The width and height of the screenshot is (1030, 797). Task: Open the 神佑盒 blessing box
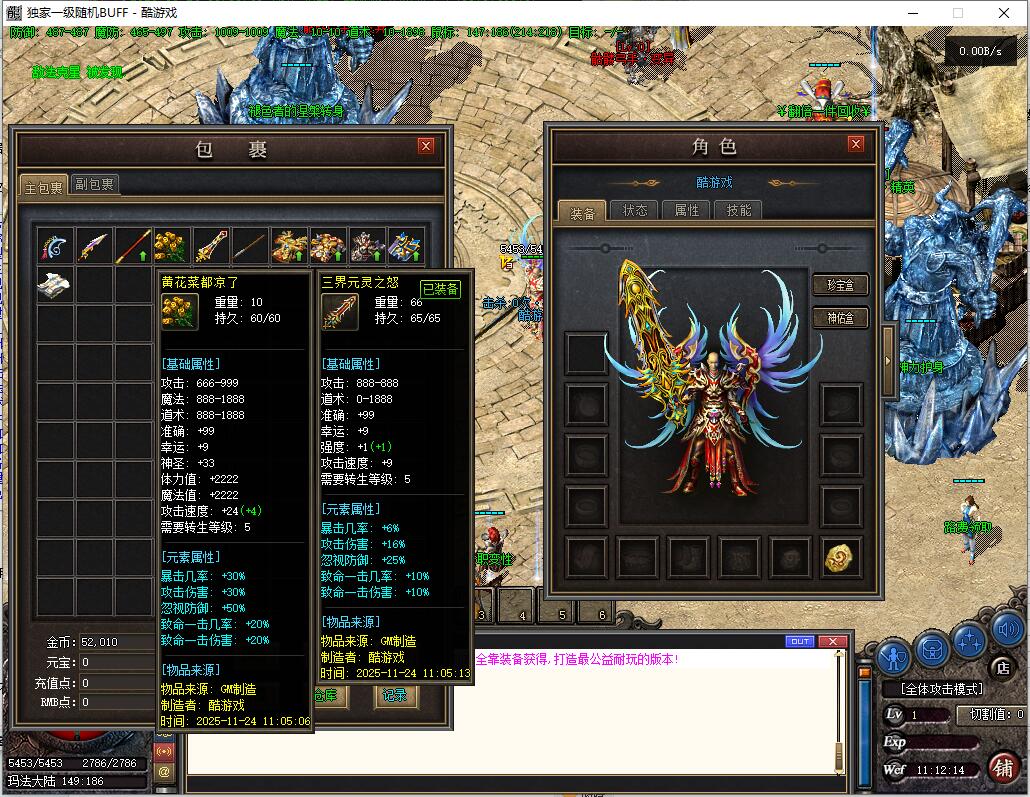click(x=840, y=318)
